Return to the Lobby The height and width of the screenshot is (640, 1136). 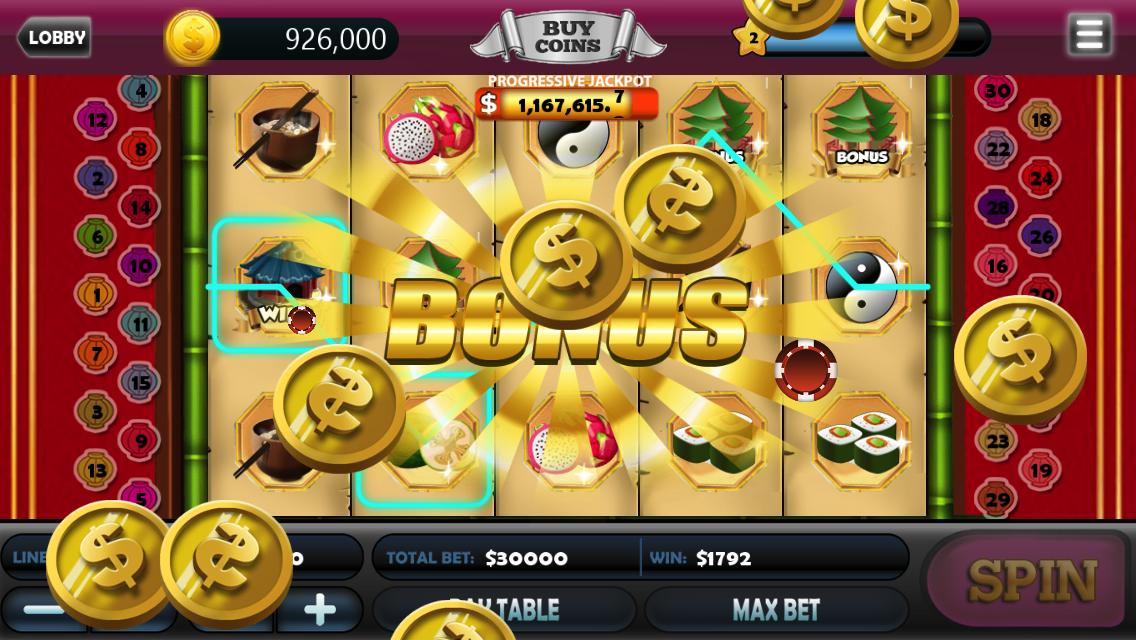point(55,38)
